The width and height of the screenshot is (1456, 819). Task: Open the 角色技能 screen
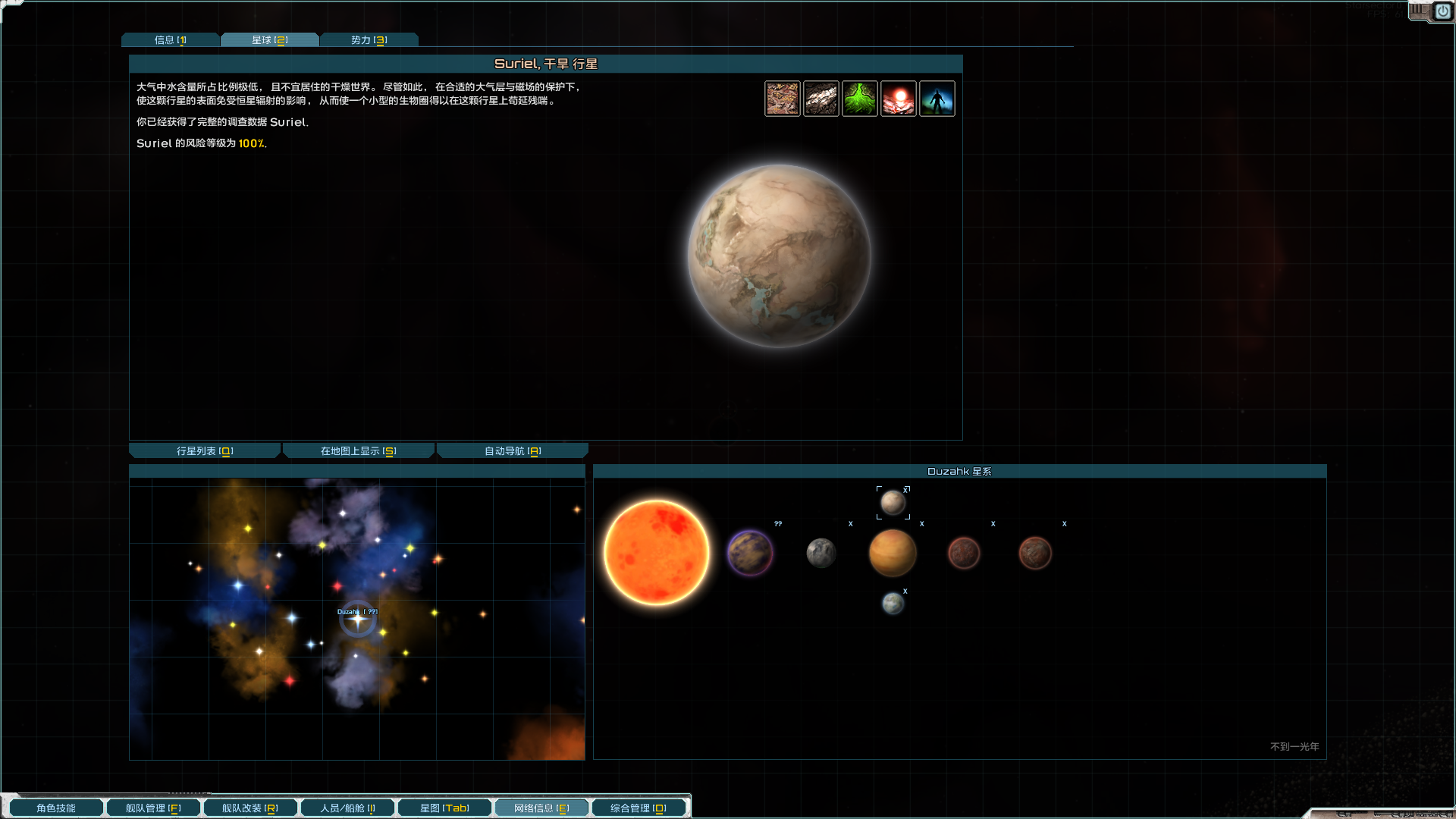click(x=56, y=808)
